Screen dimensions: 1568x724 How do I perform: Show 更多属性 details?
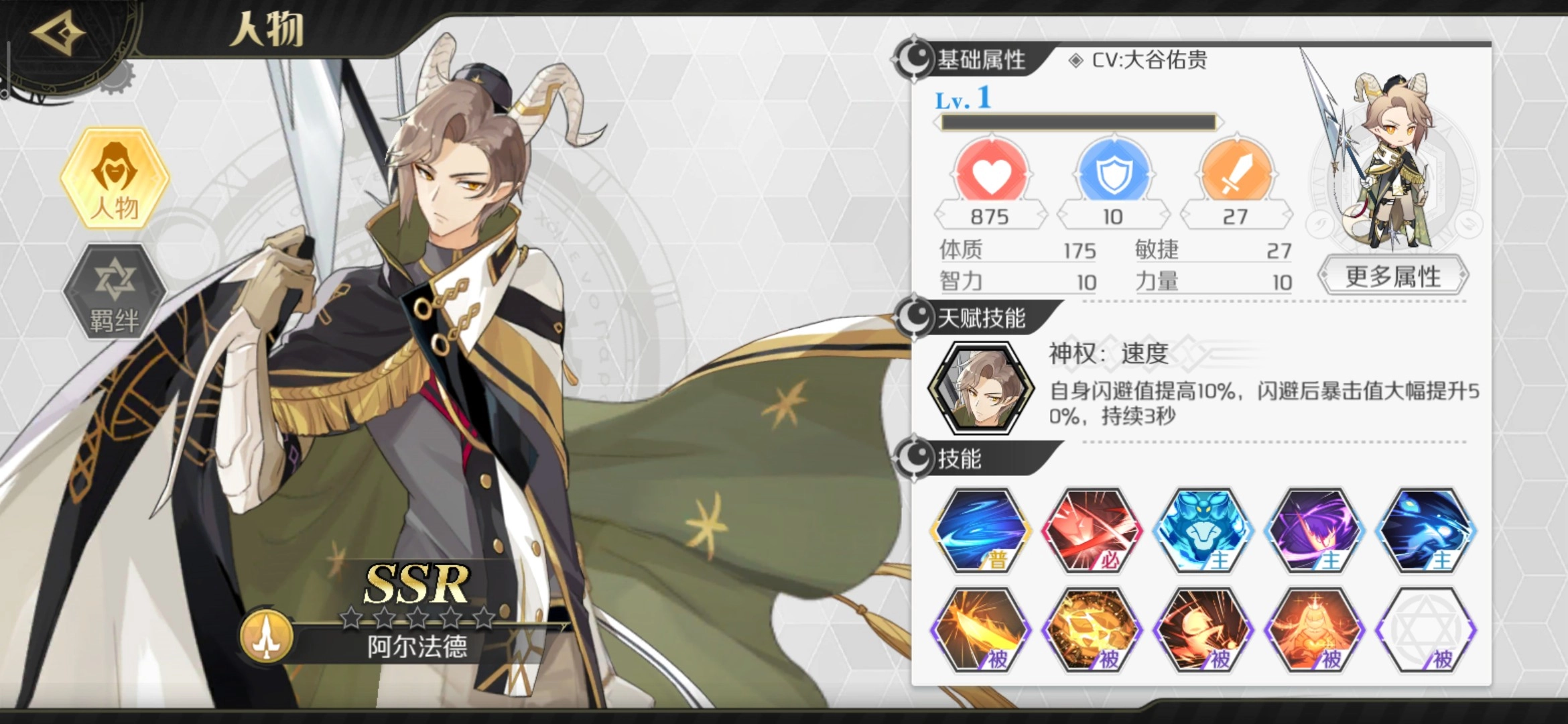click(x=1393, y=276)
